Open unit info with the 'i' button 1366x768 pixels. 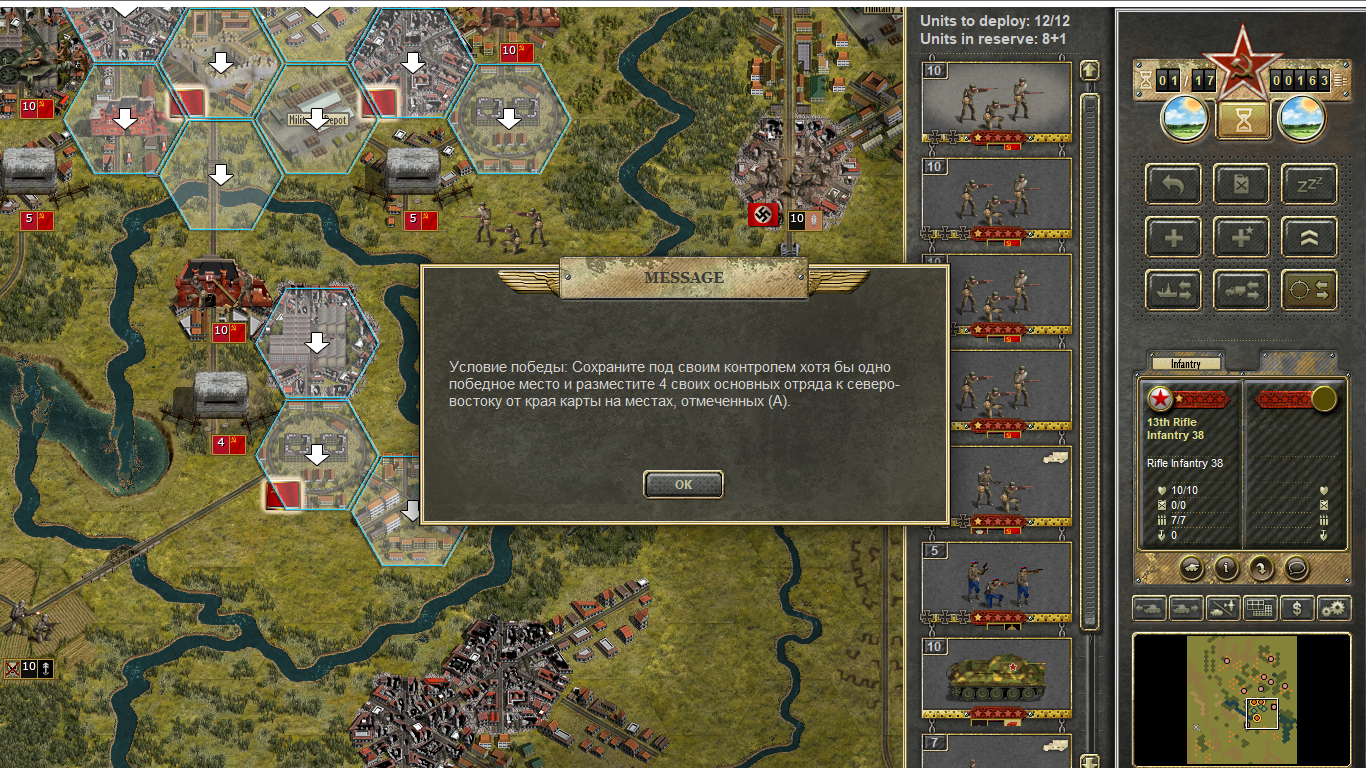click(1226, 568)
